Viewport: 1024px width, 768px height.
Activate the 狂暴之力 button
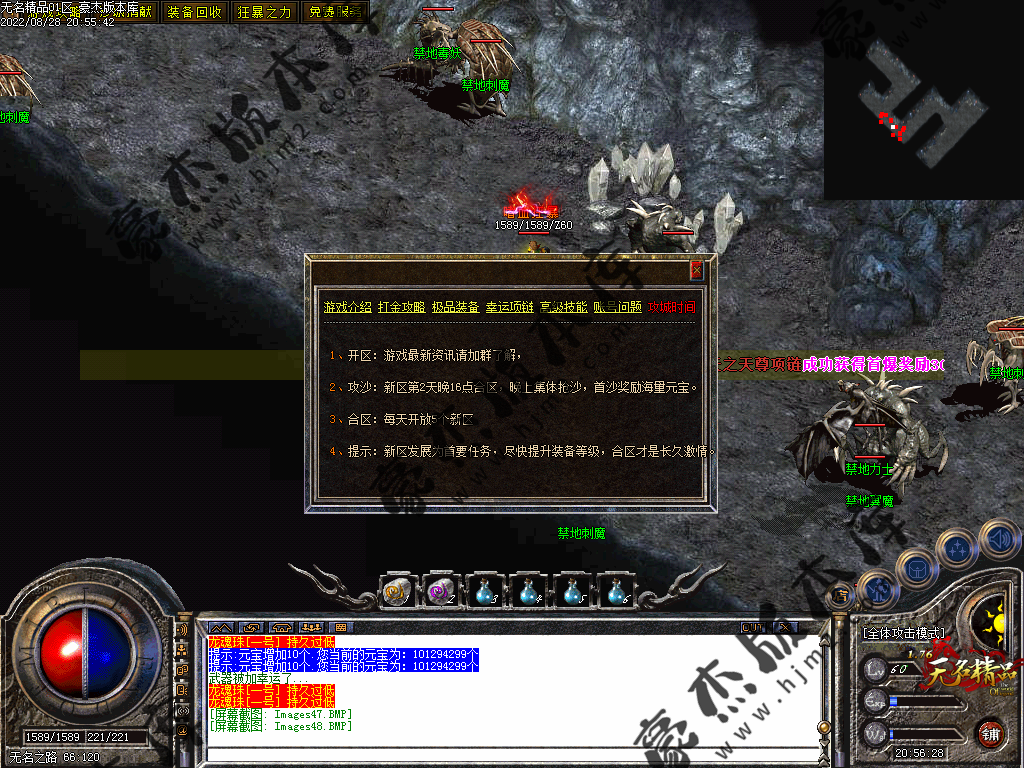tap(265, 12)
